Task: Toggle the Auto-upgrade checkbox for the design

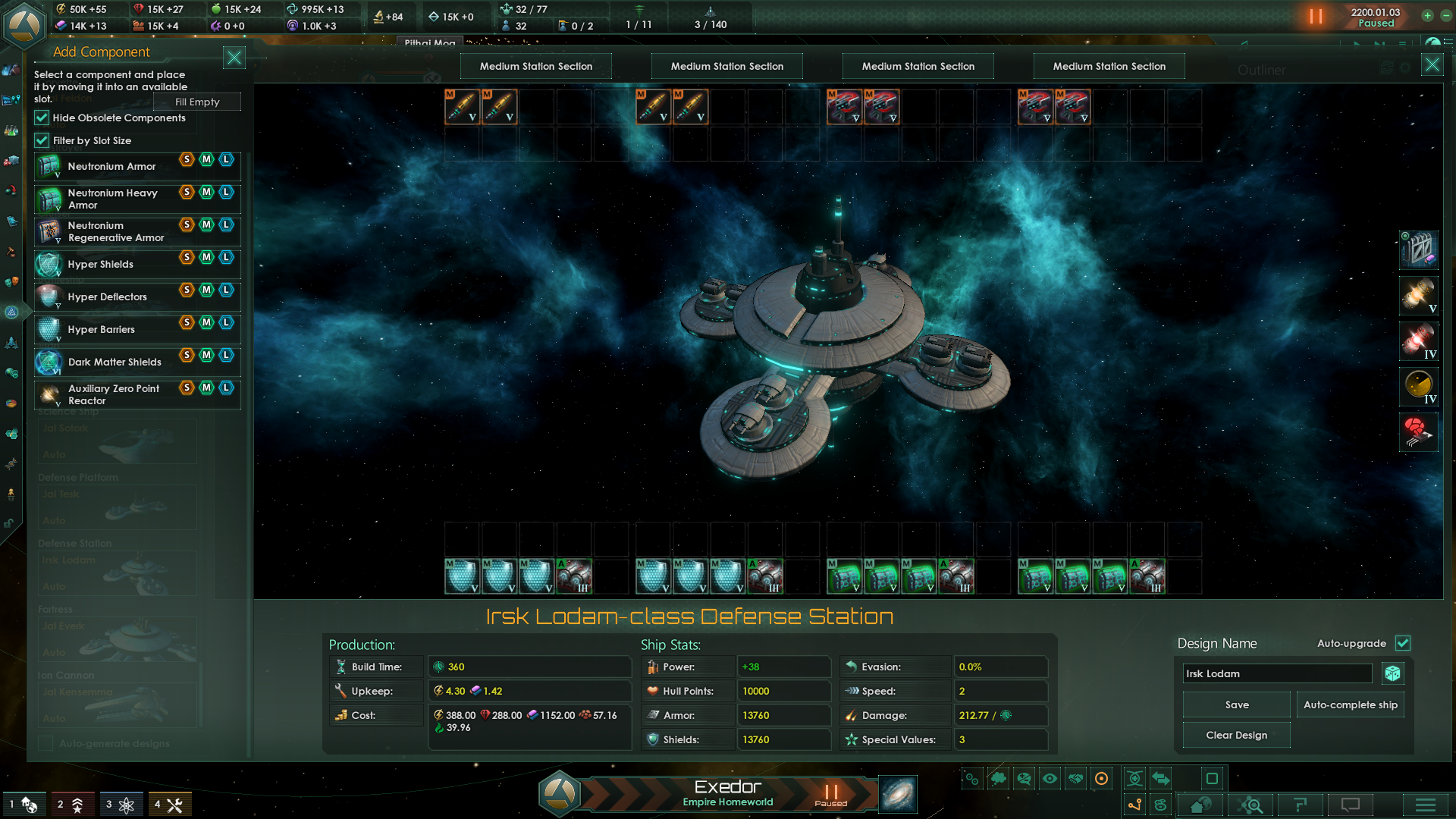Action: [x=1402, y=643]
